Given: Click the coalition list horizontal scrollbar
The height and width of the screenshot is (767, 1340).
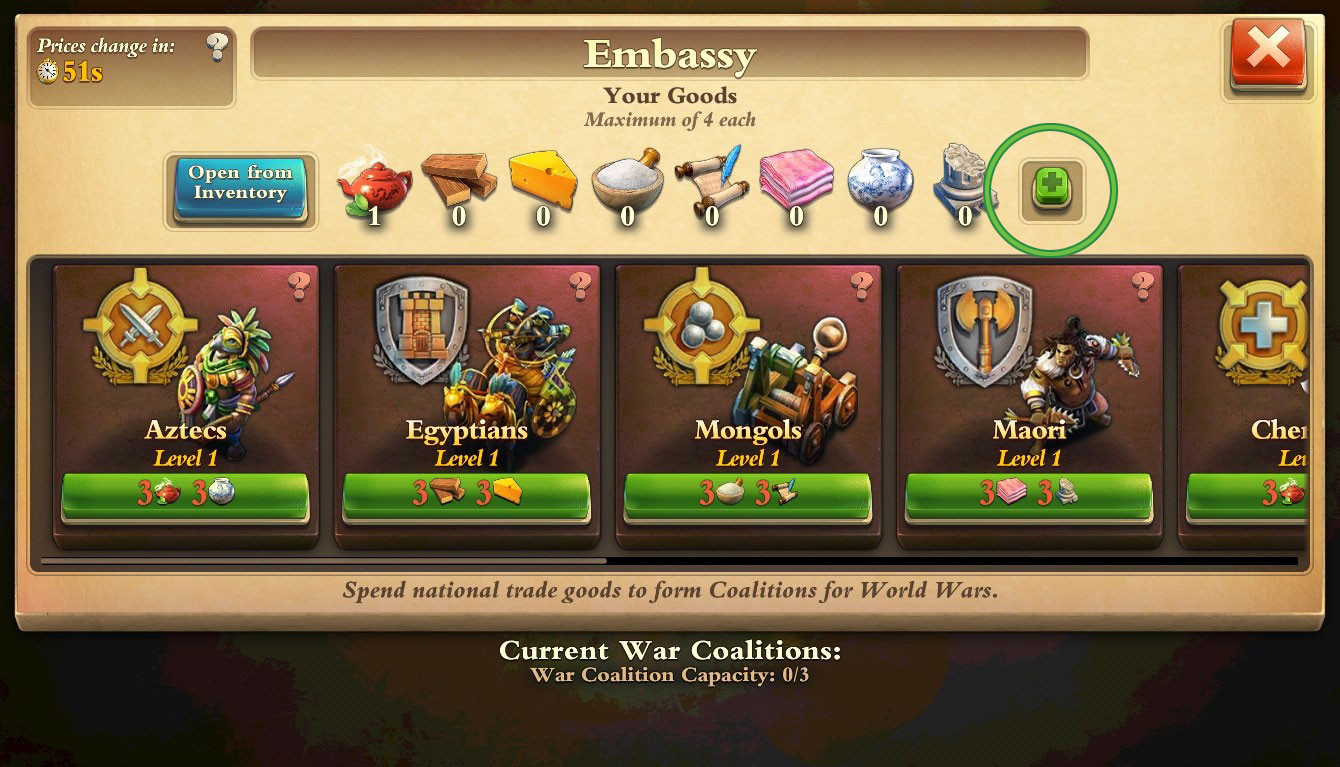Looking at the screenshot, I should 322,561.
